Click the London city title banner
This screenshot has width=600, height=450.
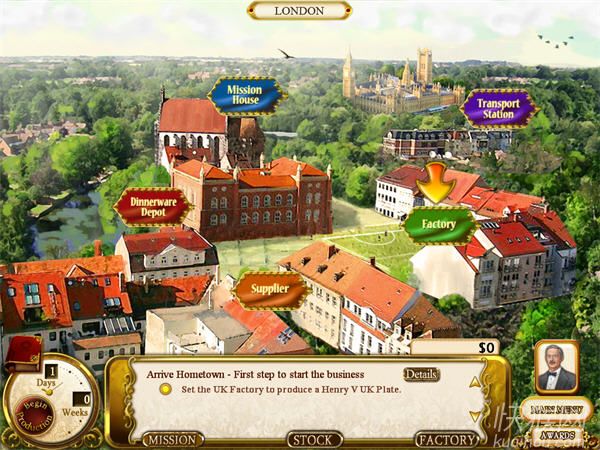click(x=299, y=11)
